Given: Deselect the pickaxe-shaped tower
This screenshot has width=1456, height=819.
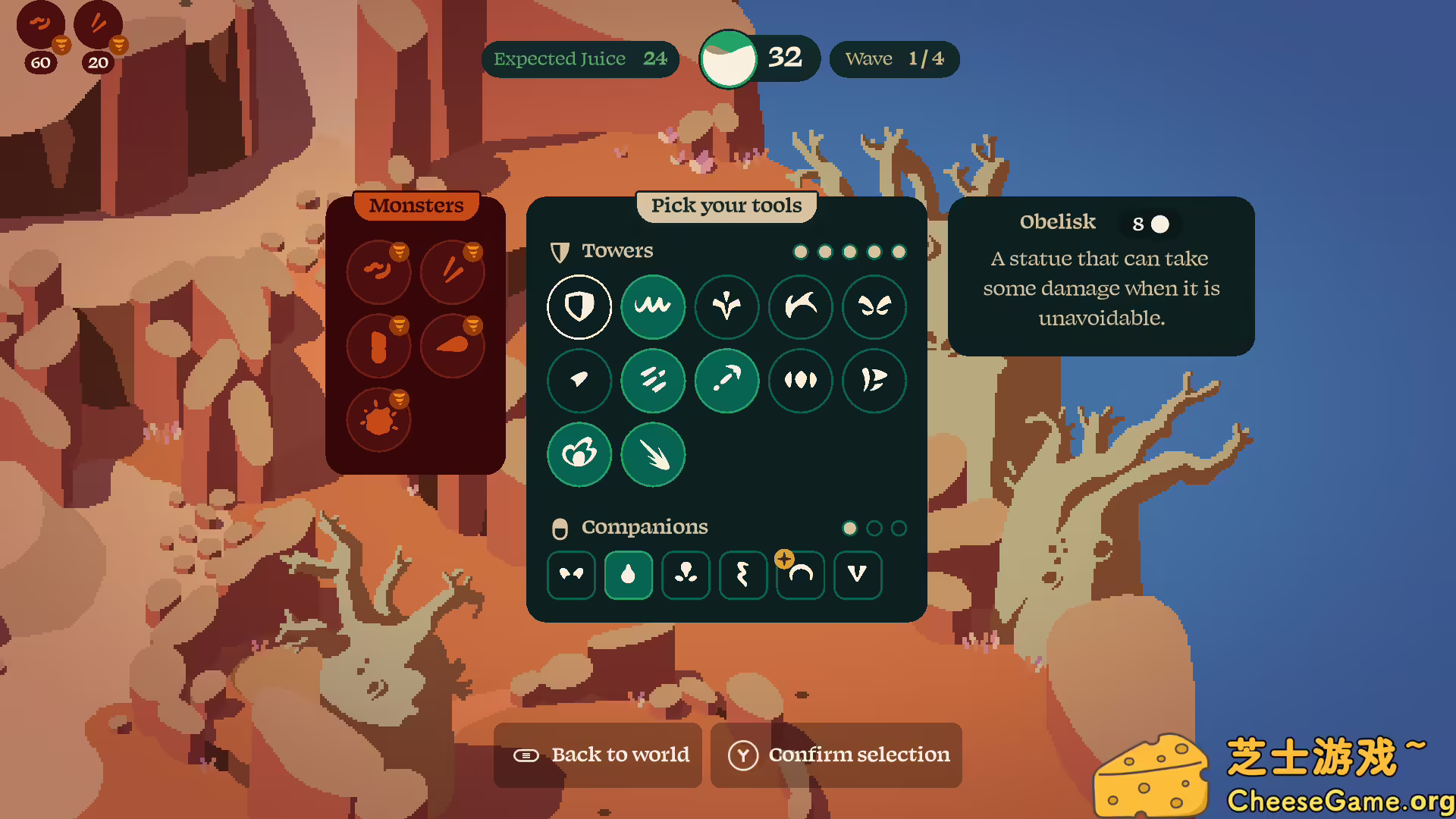Looking at the screenshot, I should (x=726, y=380).
